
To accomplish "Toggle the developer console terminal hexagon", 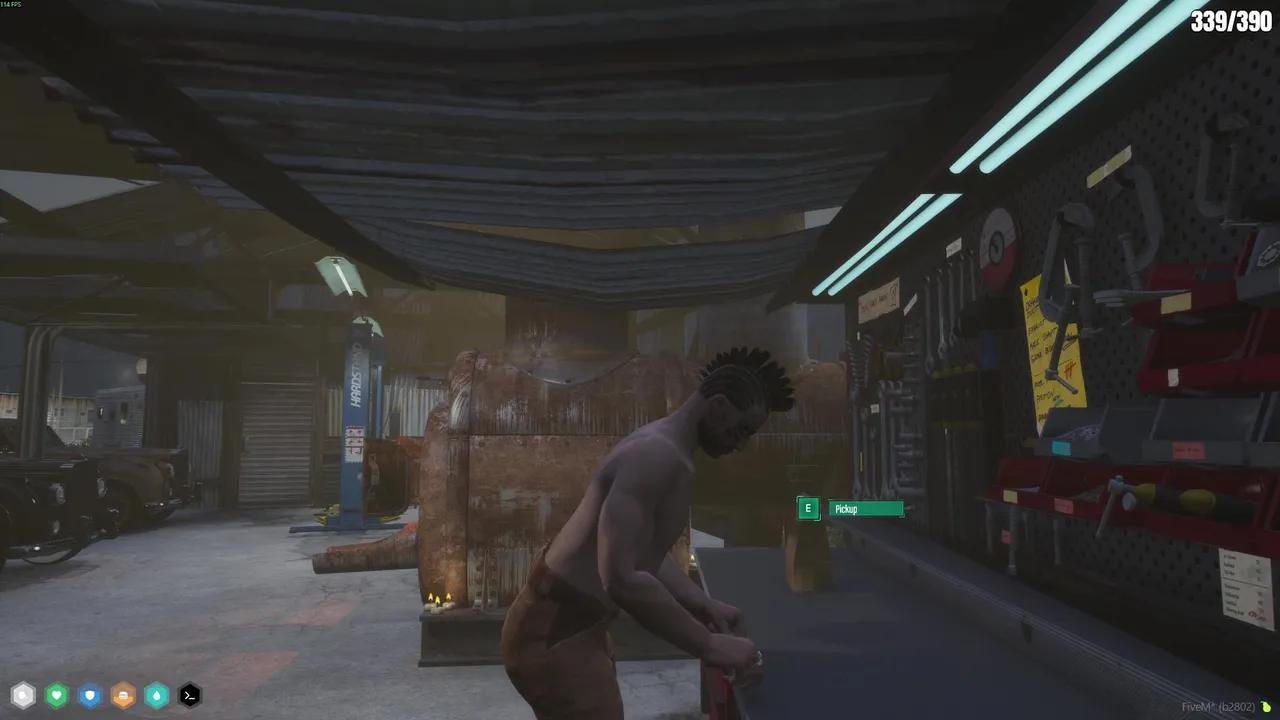I will click(190, 695).
